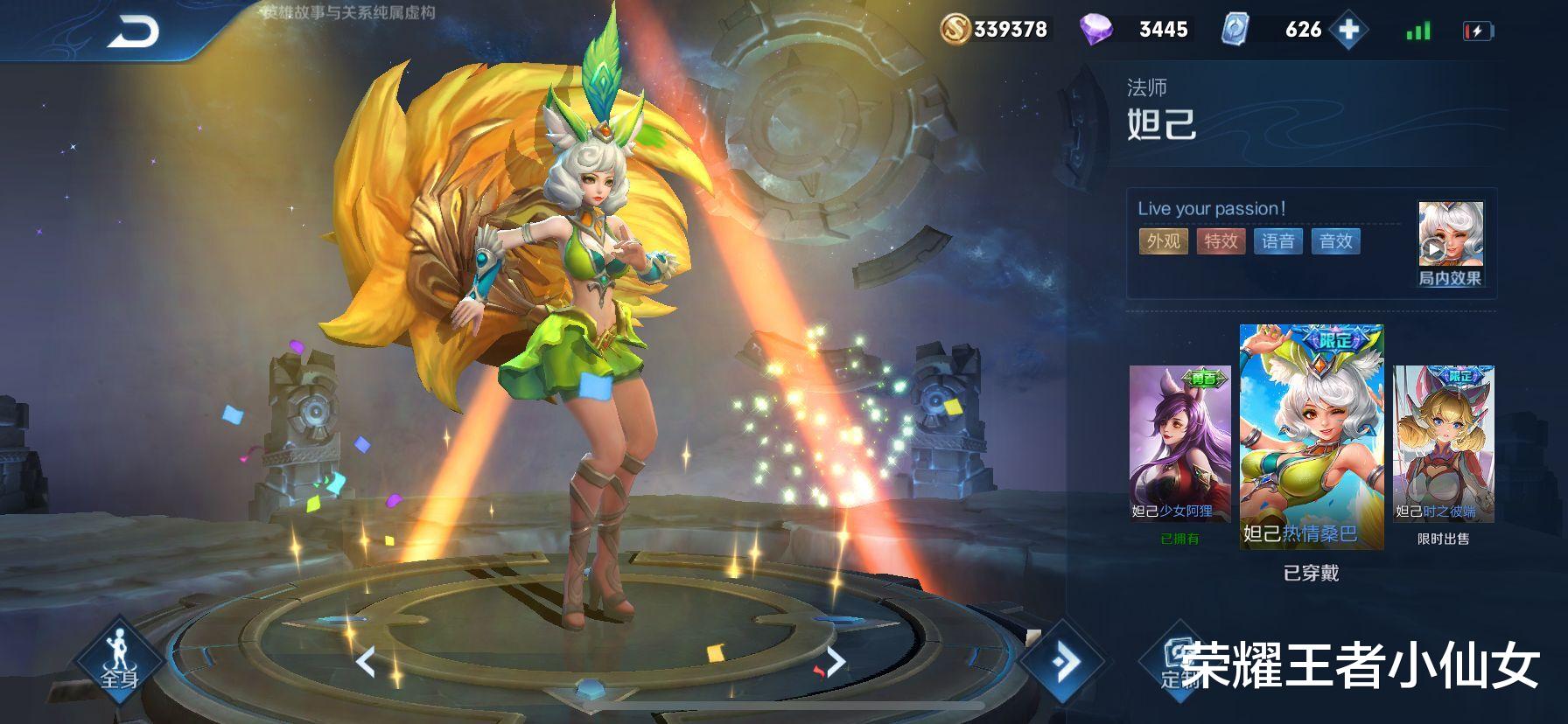1568x724 pixels.
Task: Rotate hero with the left arrow
Action: tap(366, 662)
